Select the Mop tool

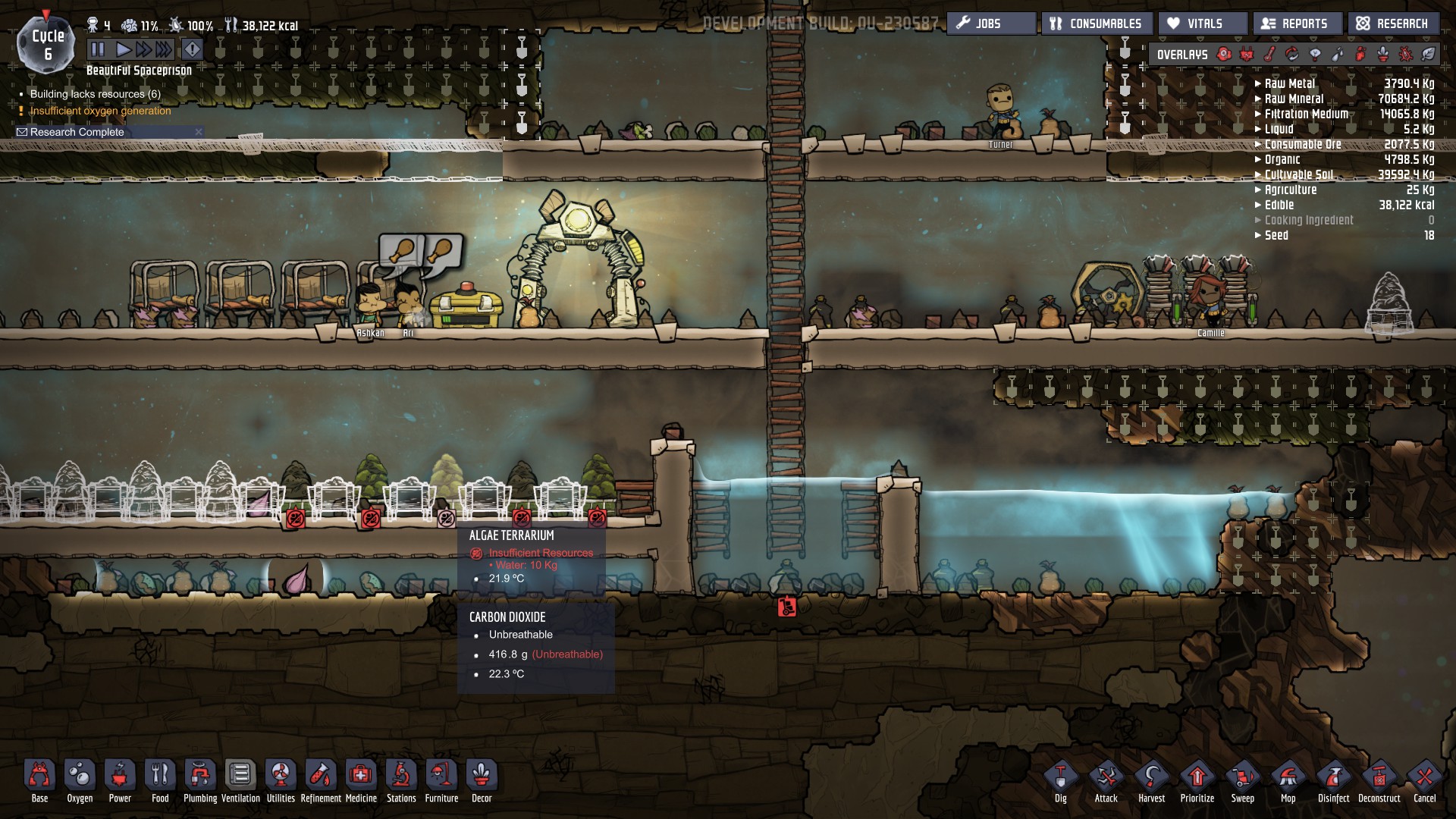(1288, 780)
